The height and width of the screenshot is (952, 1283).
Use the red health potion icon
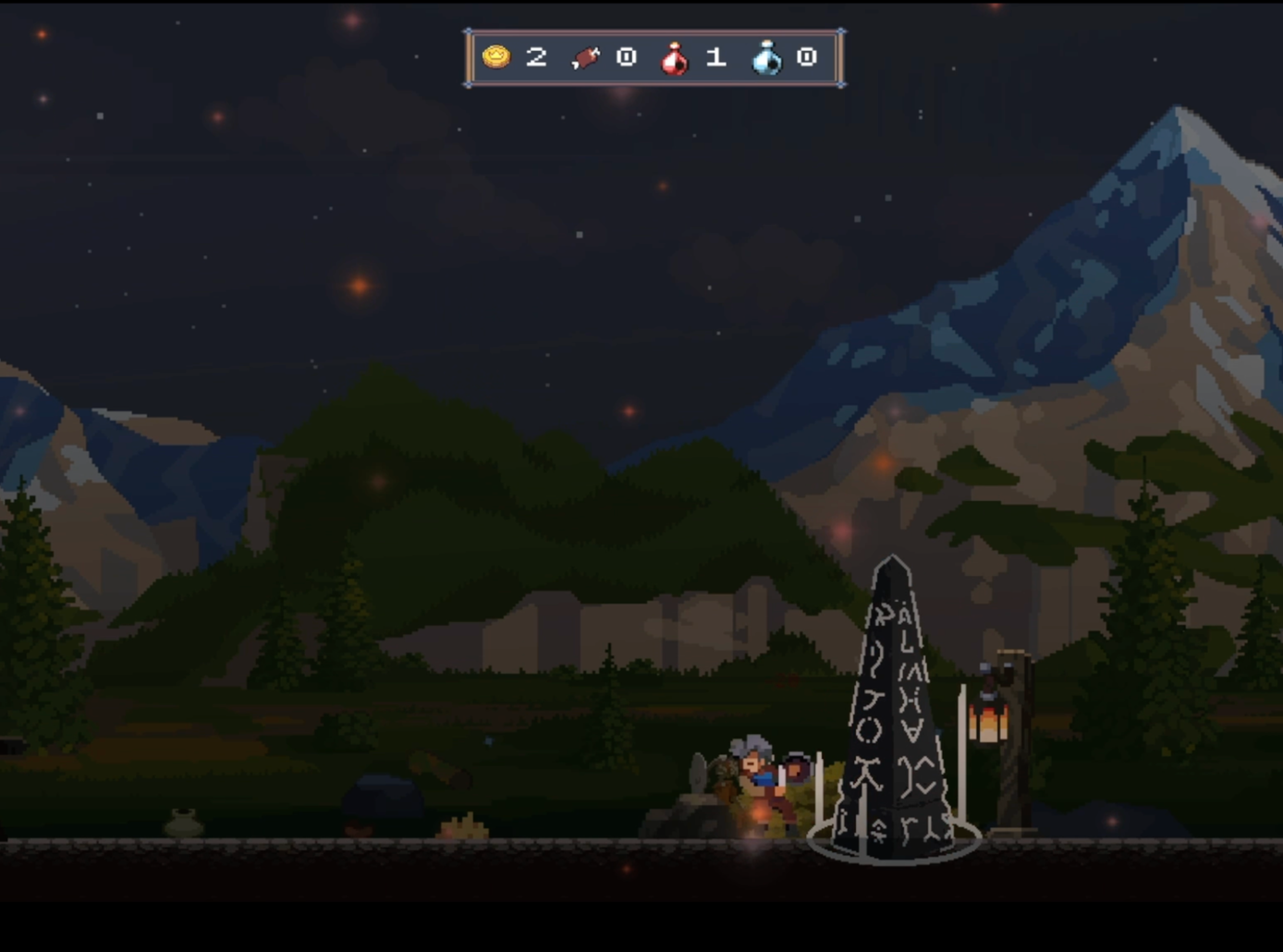point(675,58)
